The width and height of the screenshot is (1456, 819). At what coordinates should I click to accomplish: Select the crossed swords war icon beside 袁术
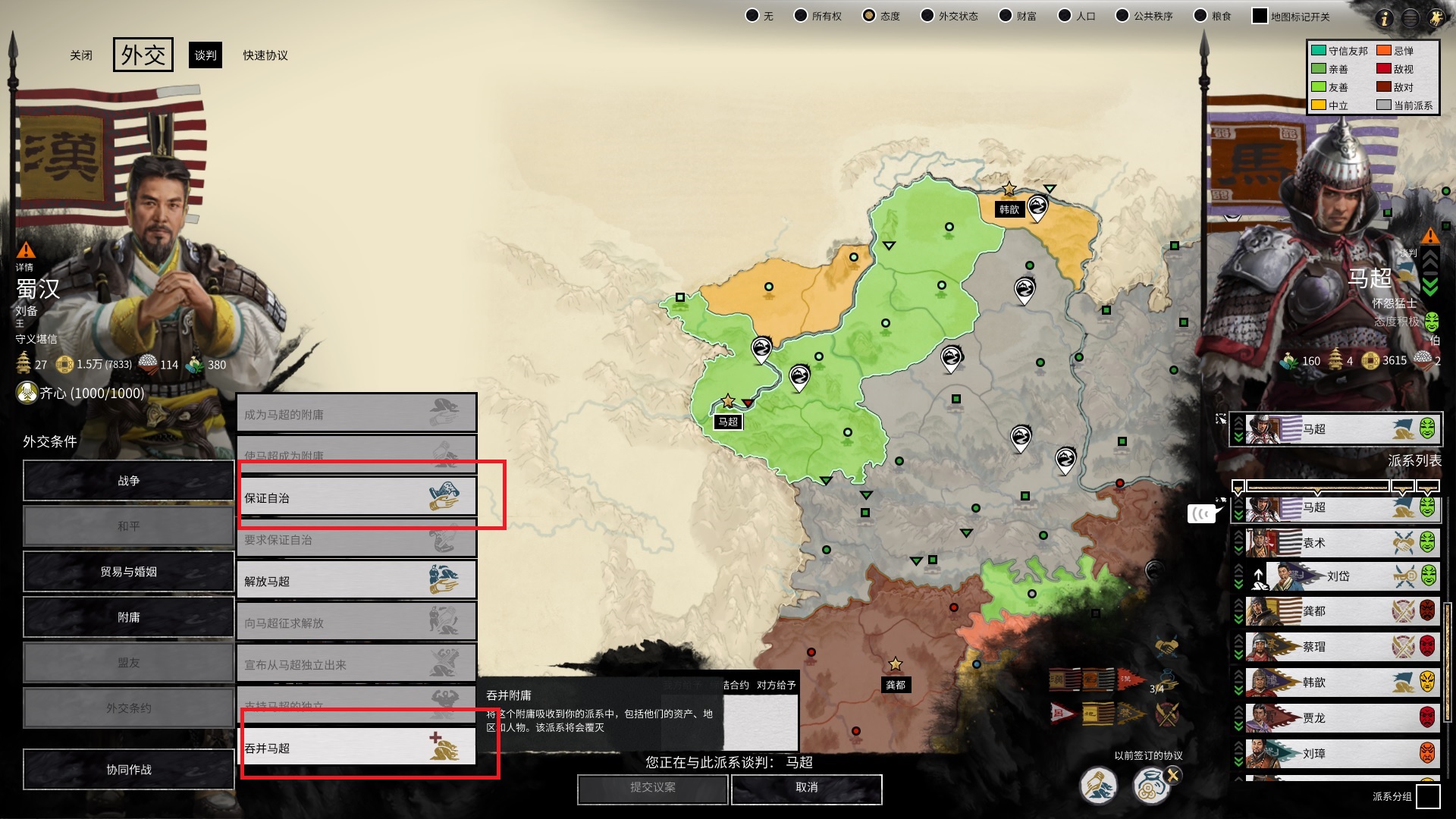pyautogui.click(x=1403, y=541)
